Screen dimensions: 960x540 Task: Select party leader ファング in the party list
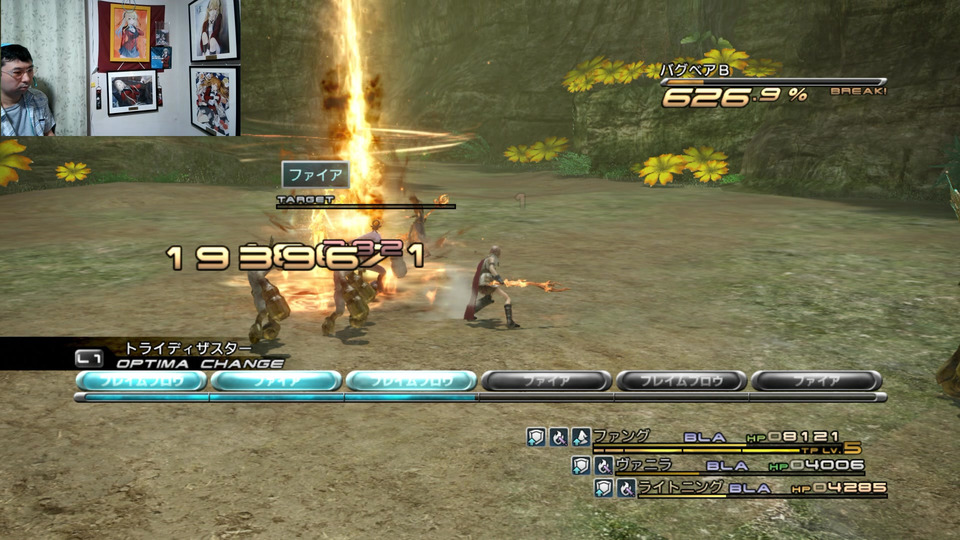(x=621, y=437)
